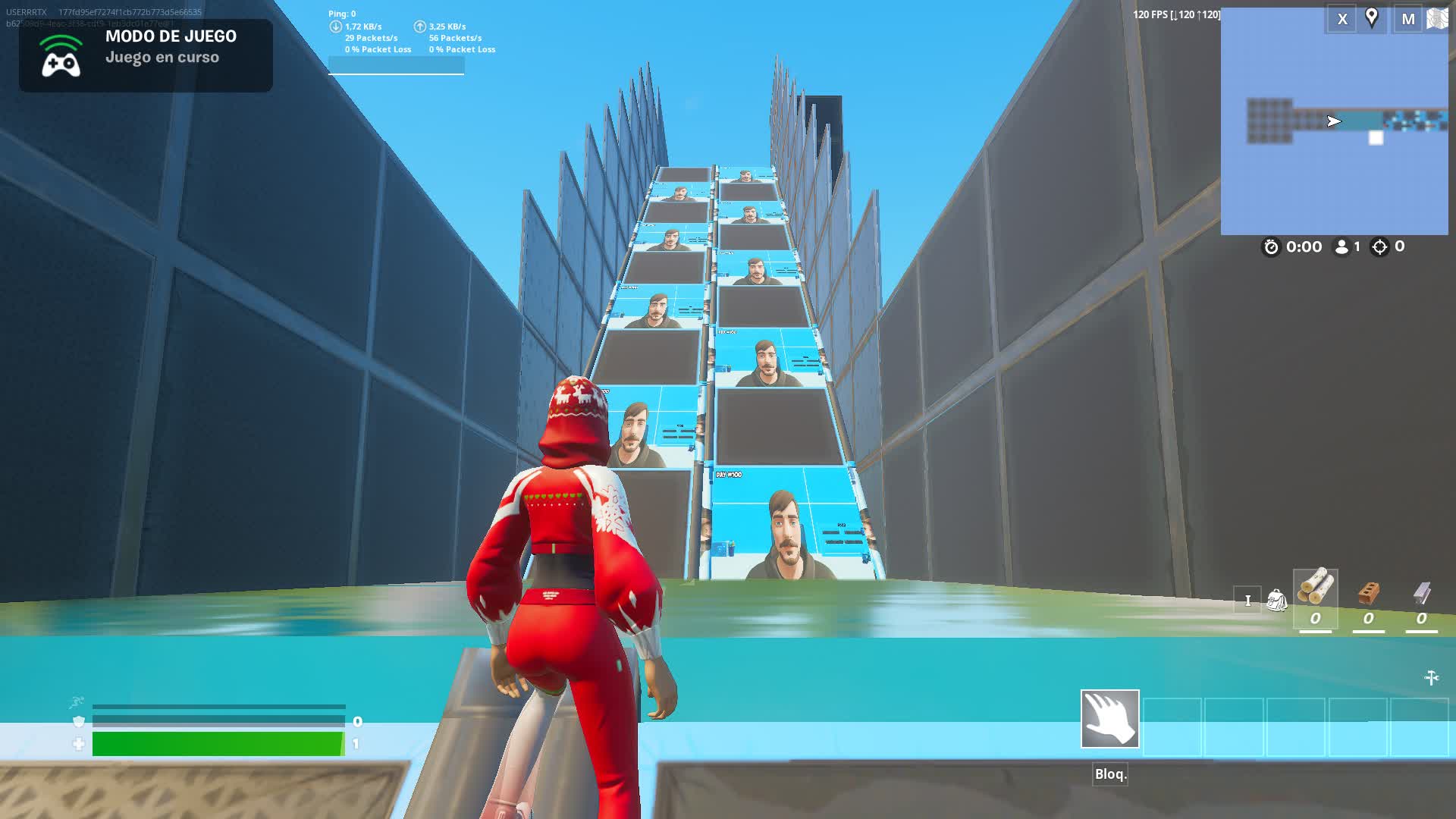
Task: Click the gamepad icon in the game mode banner
Action: click(61, 64)
